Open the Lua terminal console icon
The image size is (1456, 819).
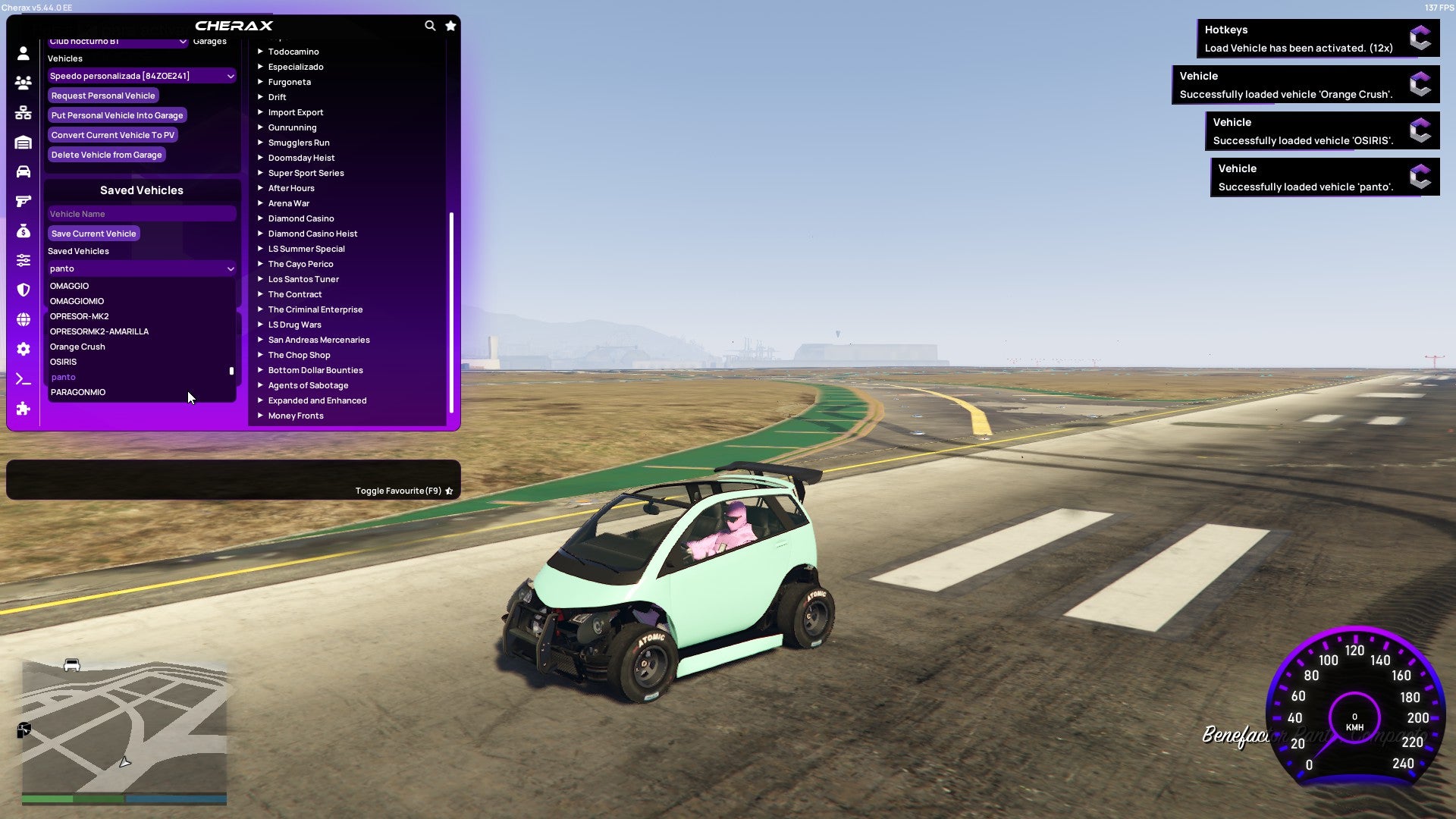(23, 378)
